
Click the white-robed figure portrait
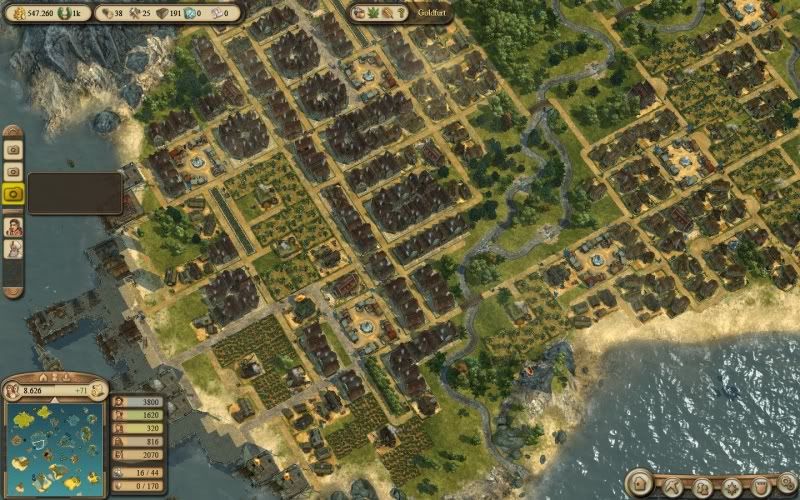click(x=14, y=249)
